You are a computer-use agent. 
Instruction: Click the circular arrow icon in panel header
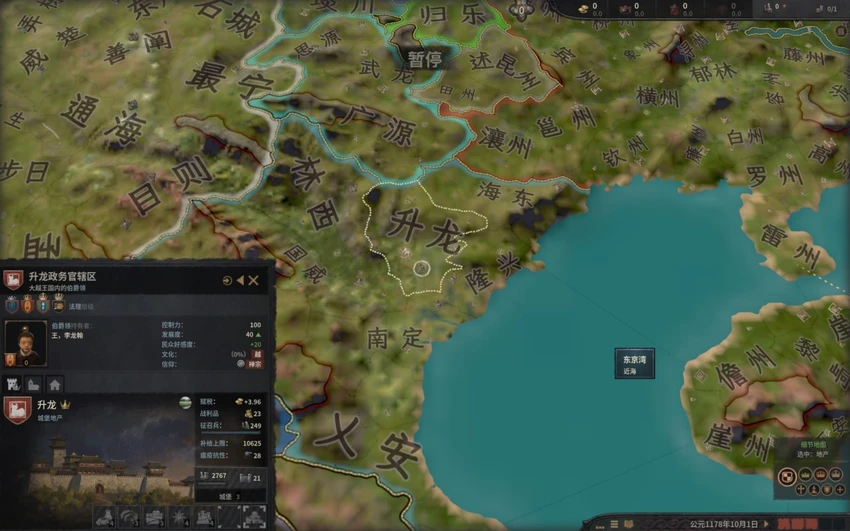[x=227, y=281]
